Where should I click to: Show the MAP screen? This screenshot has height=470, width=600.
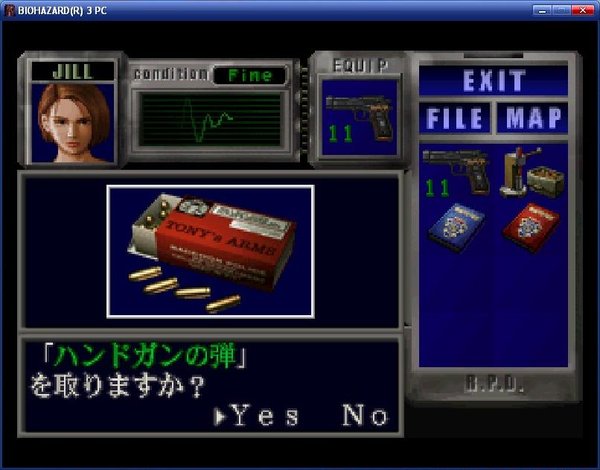pyautogui.click(x=532, y=118)
